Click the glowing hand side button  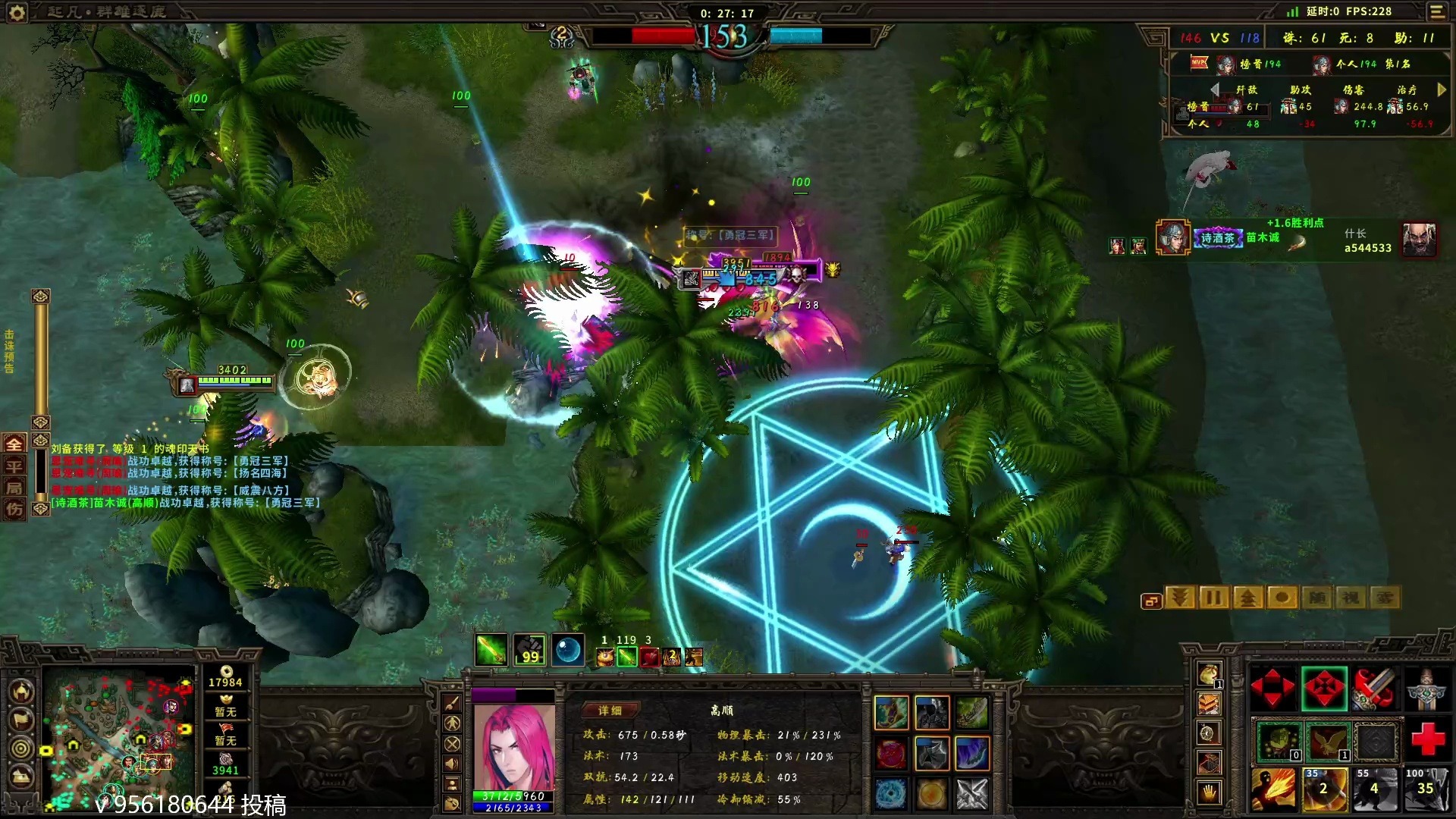coord(1209,793)
